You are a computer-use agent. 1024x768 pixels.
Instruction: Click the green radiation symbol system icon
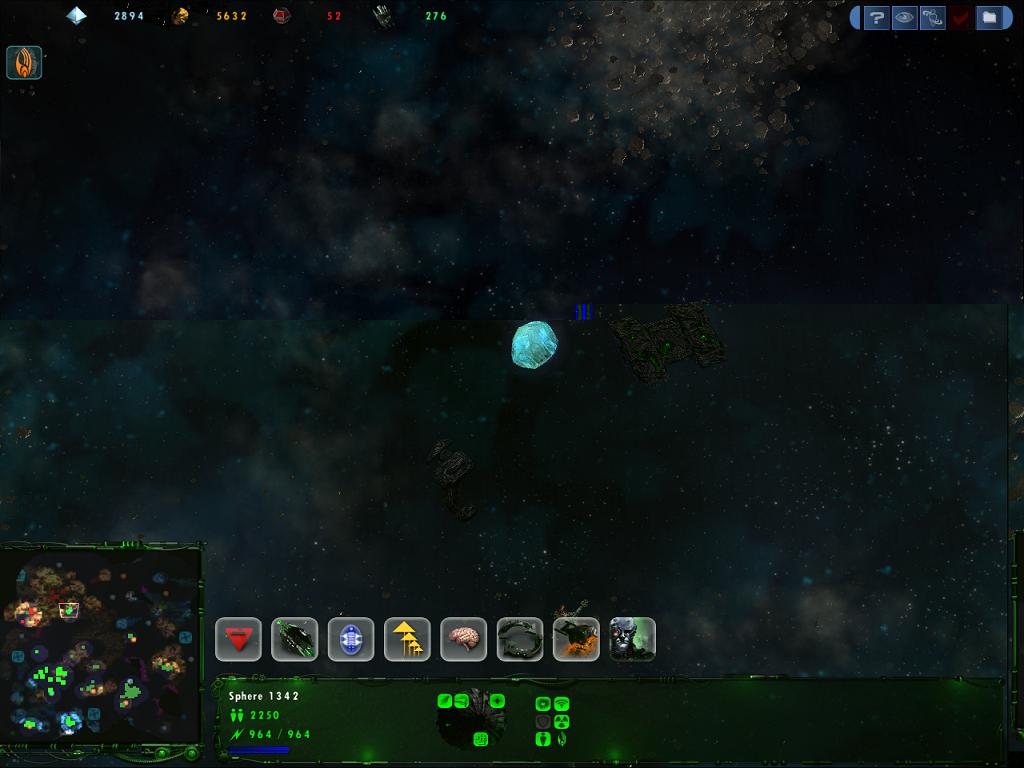tap(561, 721)
